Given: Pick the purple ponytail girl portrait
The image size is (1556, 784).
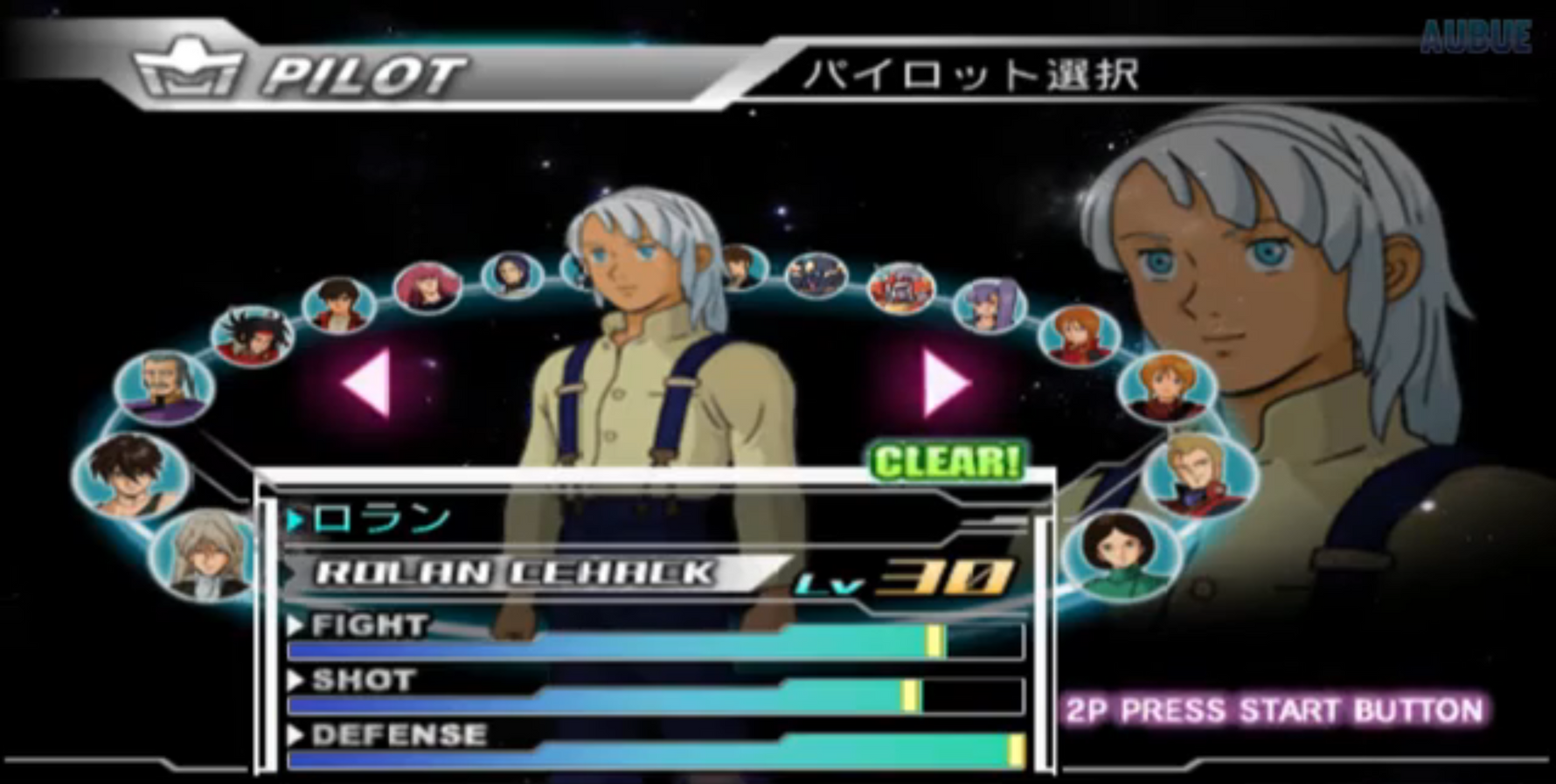Looking at the screenshot, I should pyautogui.click(x=990, y=305).
